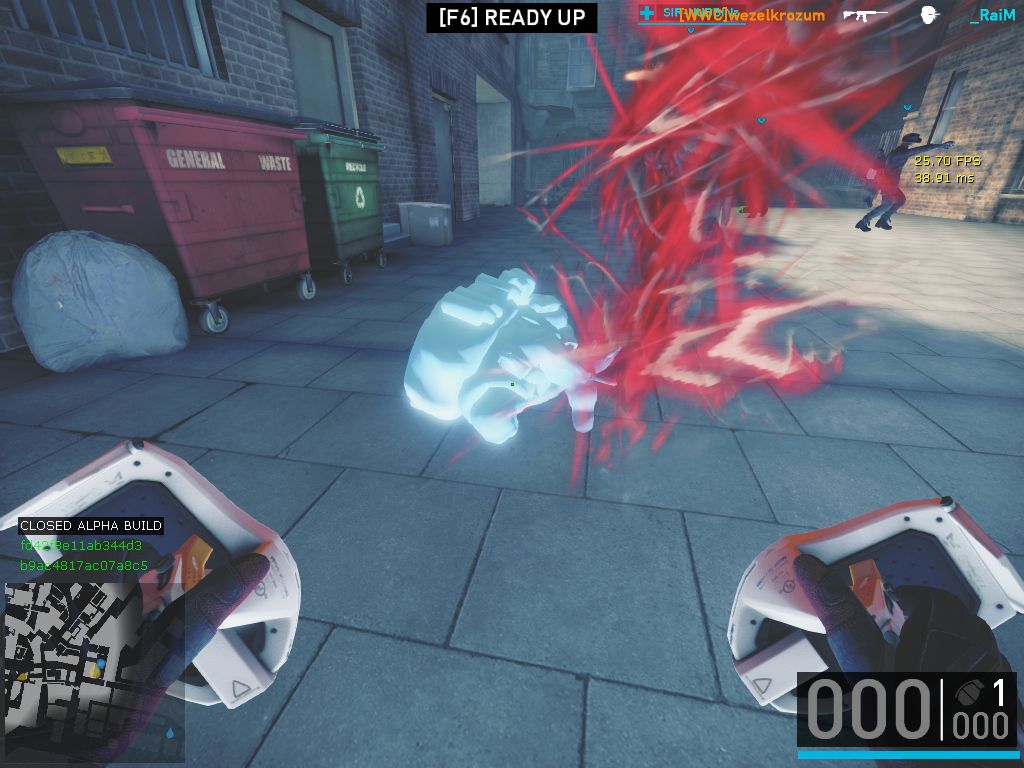Click the headshot icon in the kill feed
Viewport: 1024px width, 768px height.
tap(929, 15)
